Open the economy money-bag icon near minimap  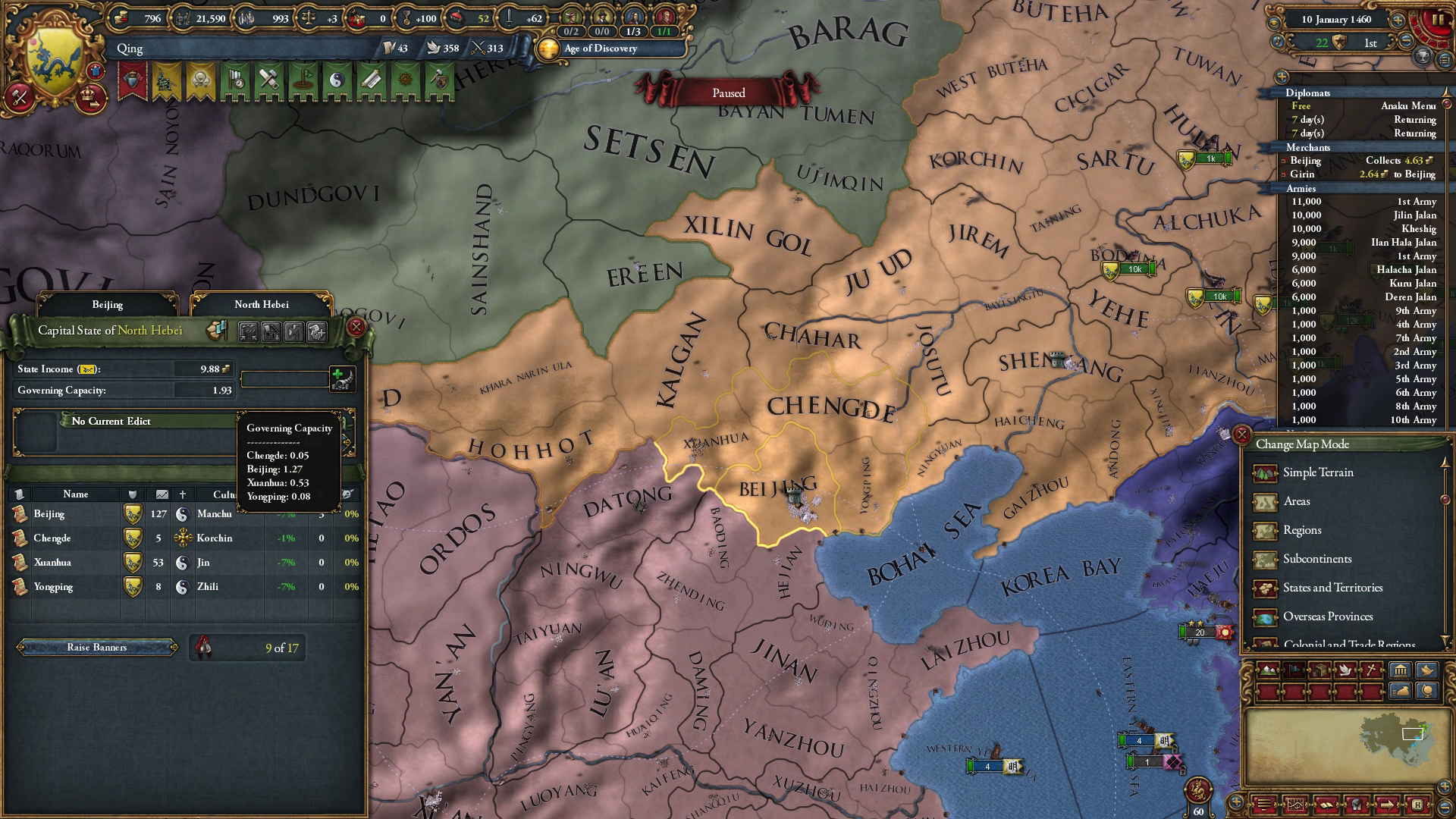[1401, 691]
